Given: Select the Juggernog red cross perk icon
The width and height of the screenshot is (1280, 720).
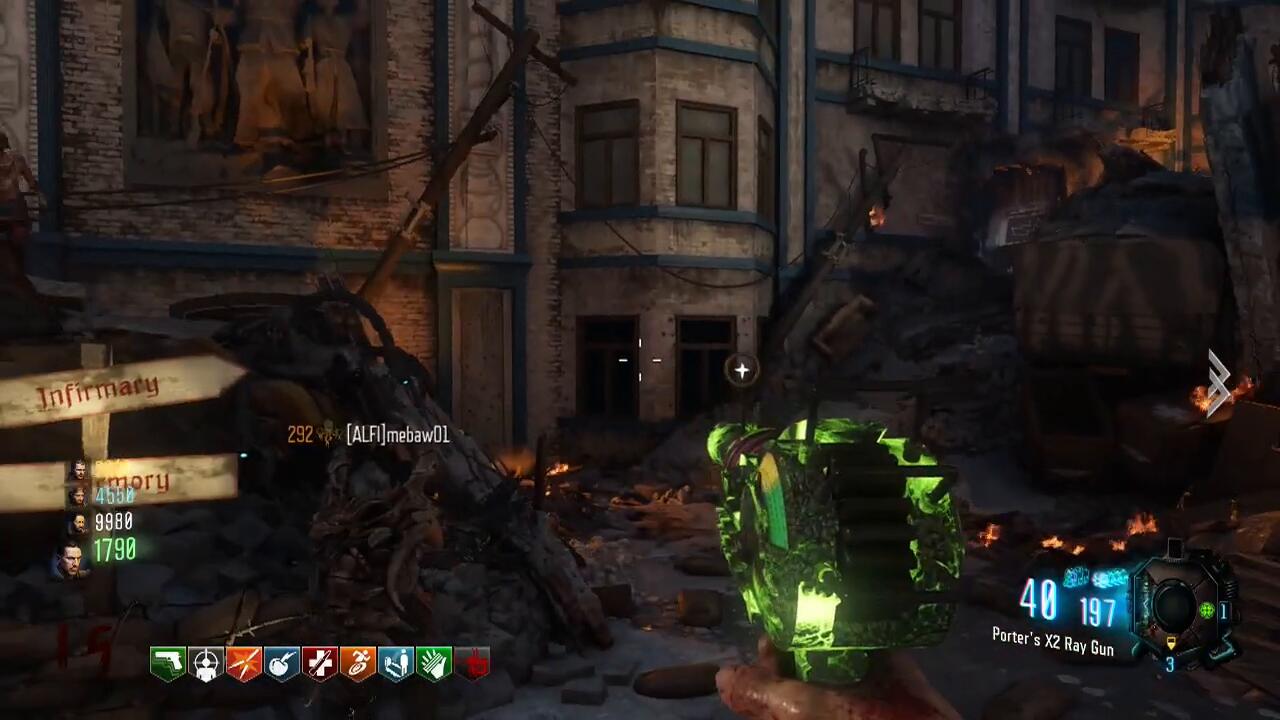Looking at the screenshot, I should [x=320, y=664].
